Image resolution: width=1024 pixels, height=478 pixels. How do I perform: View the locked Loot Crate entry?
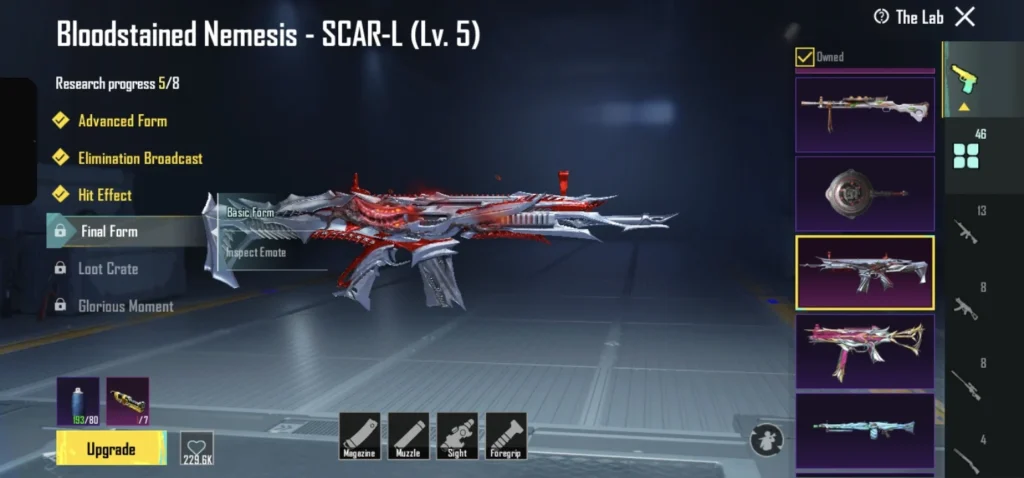pyautogui.click(x=108, y=269)
